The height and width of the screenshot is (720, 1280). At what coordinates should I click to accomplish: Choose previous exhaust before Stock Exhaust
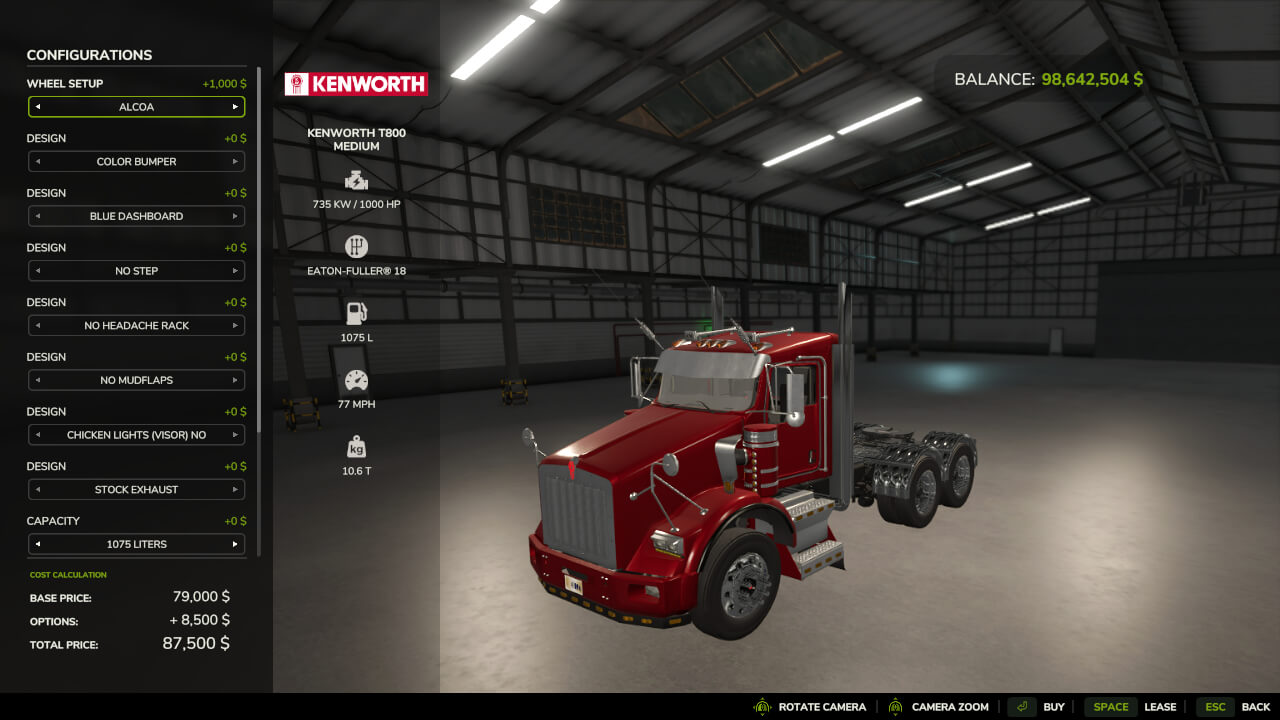point(38,490)
